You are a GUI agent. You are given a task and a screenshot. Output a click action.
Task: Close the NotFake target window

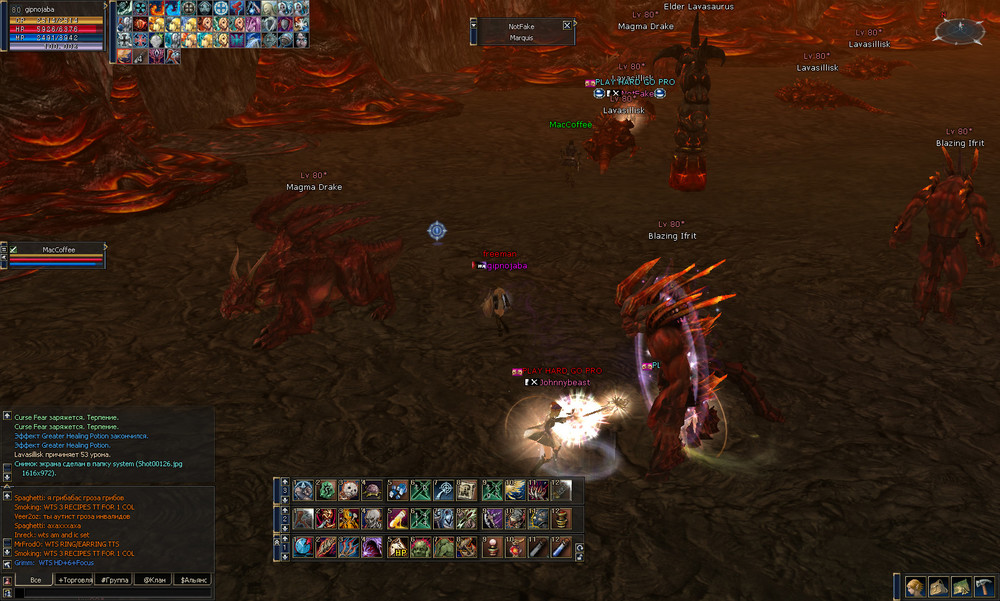[x=567, y=26]
